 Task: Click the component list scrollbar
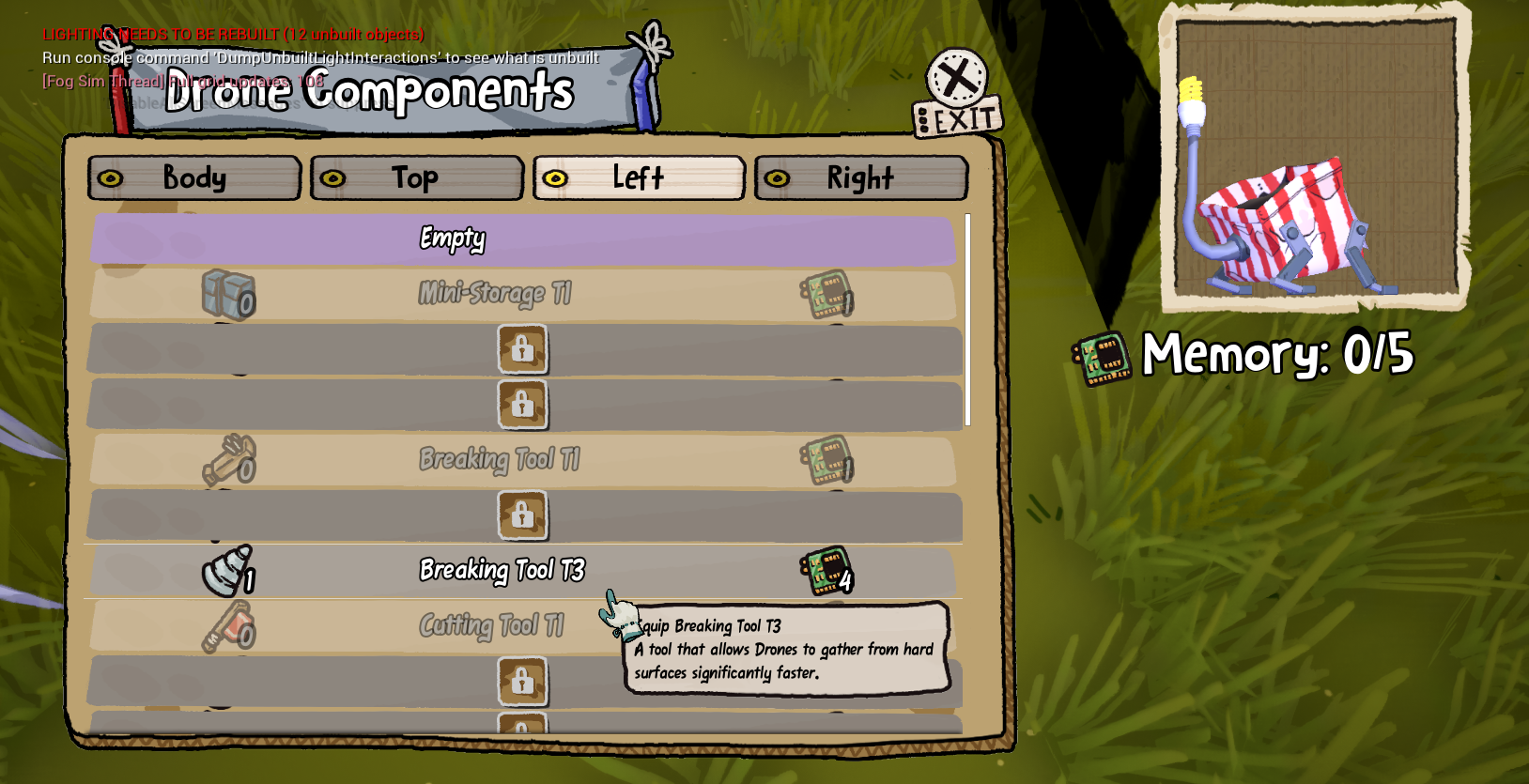pyautogui.click(x=967, y=319)
